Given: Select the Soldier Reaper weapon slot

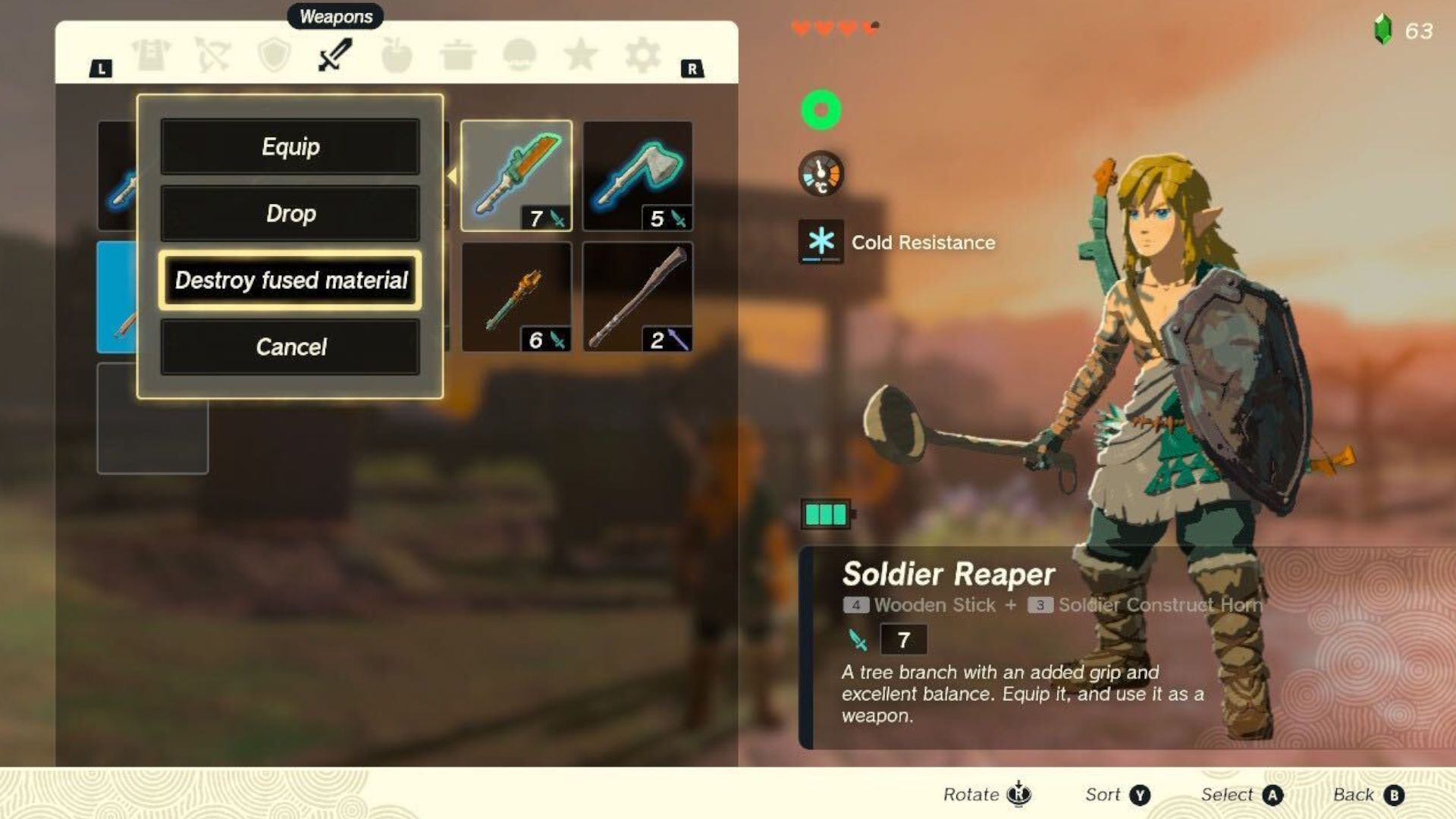Looking at the screenshot, I should (x=516, y=176).
